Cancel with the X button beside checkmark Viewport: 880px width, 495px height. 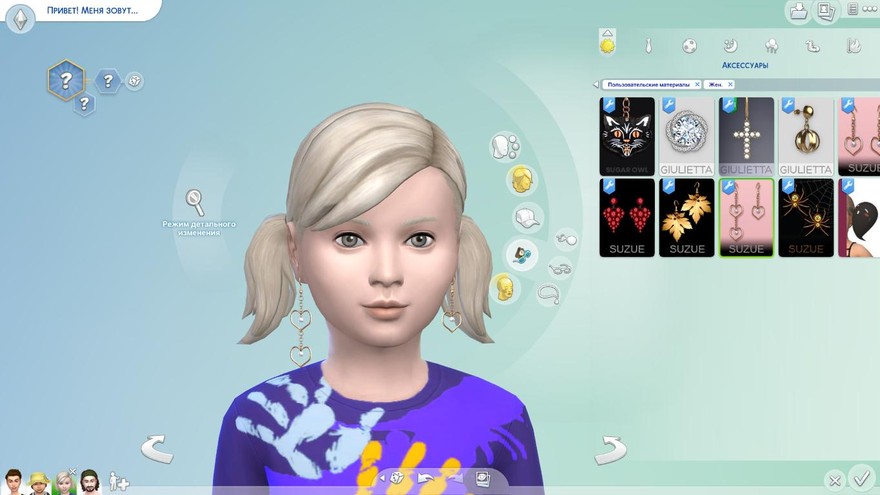pos(835,480)
